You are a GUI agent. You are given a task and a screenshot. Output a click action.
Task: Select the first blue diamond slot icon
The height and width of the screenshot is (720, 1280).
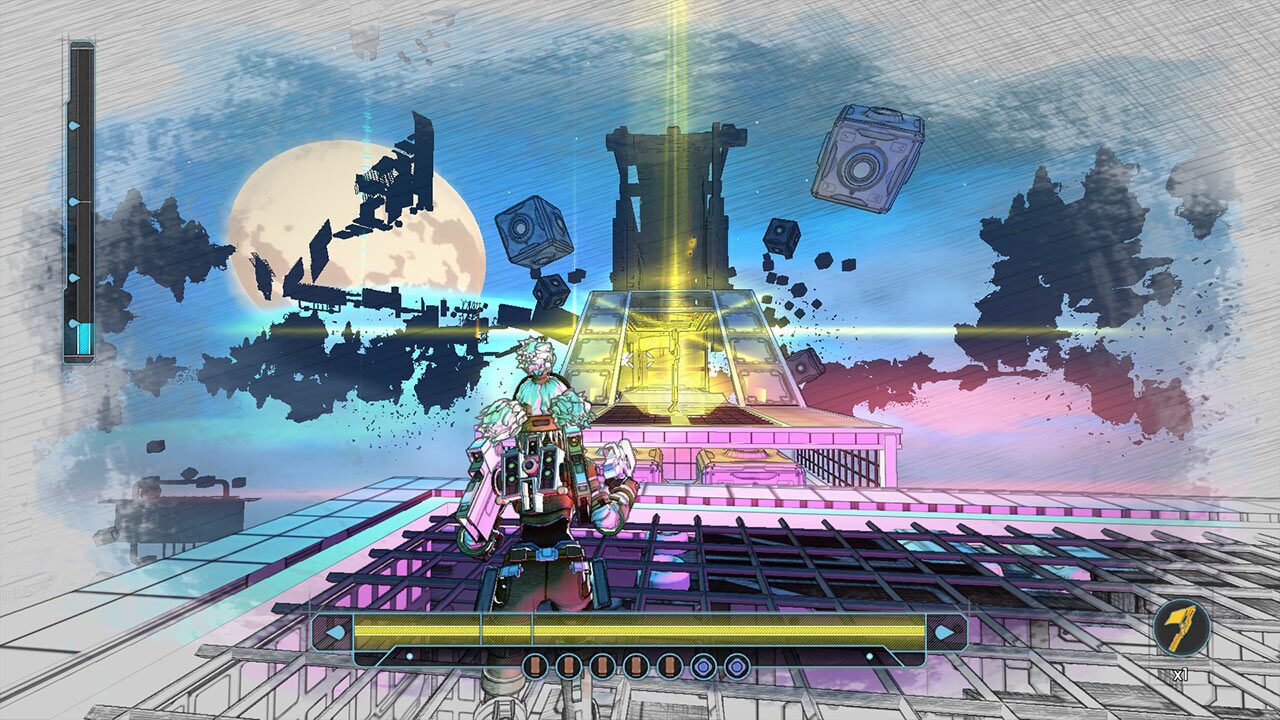tap(705, 665)
